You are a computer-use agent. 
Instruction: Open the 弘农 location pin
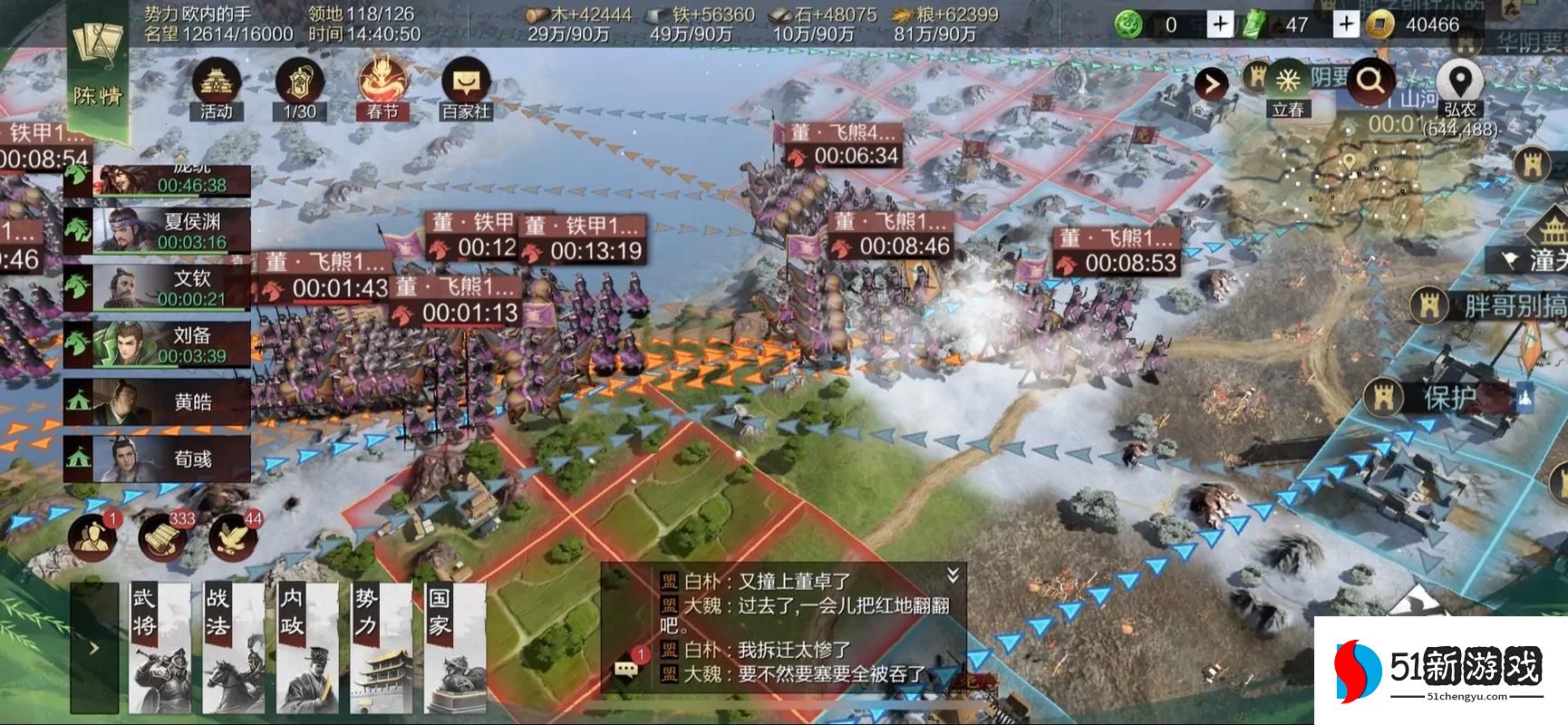coord(1459,78)
